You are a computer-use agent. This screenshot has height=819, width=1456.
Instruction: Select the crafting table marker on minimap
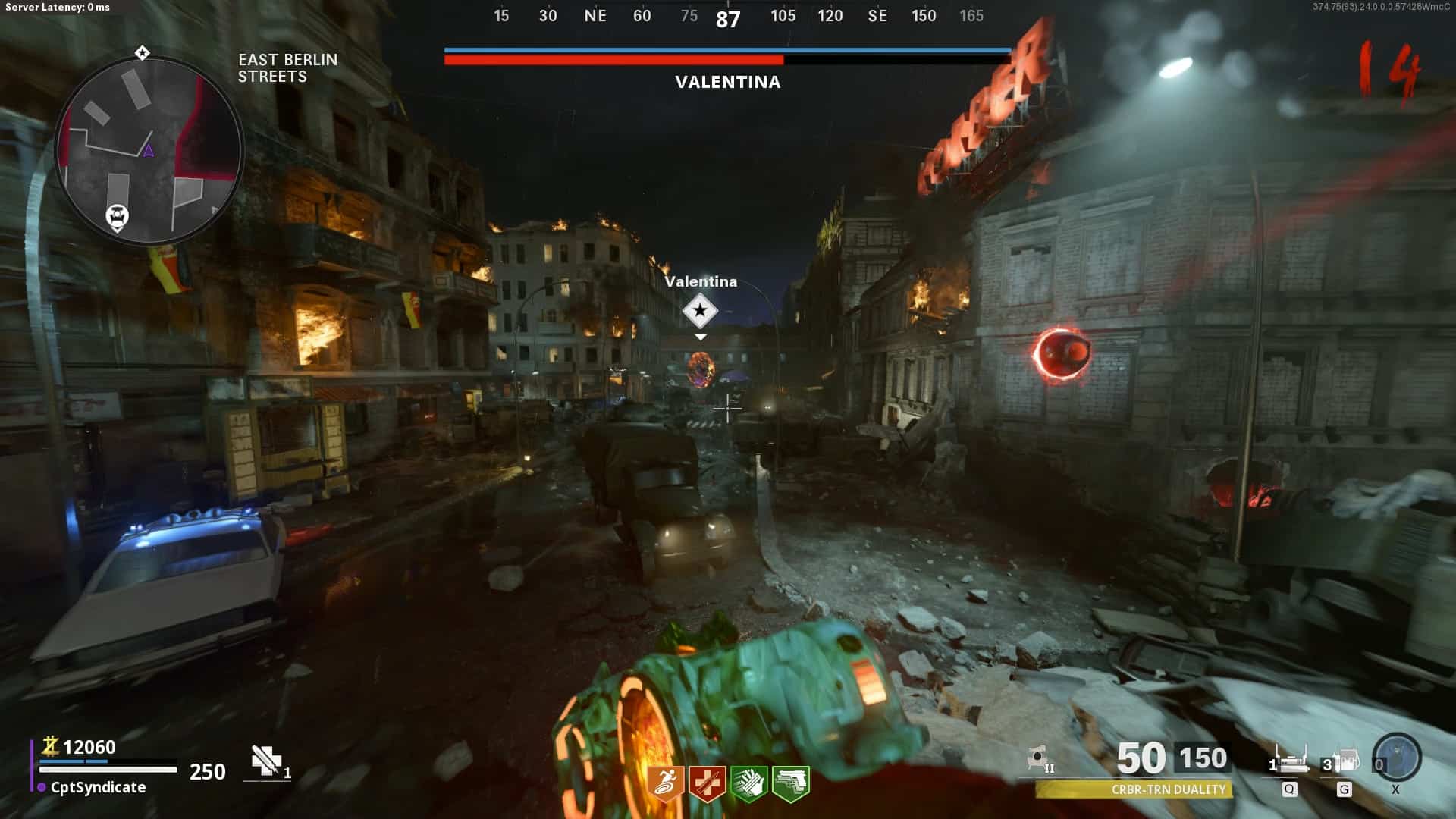pyautogui.click(x=117, y=217)
